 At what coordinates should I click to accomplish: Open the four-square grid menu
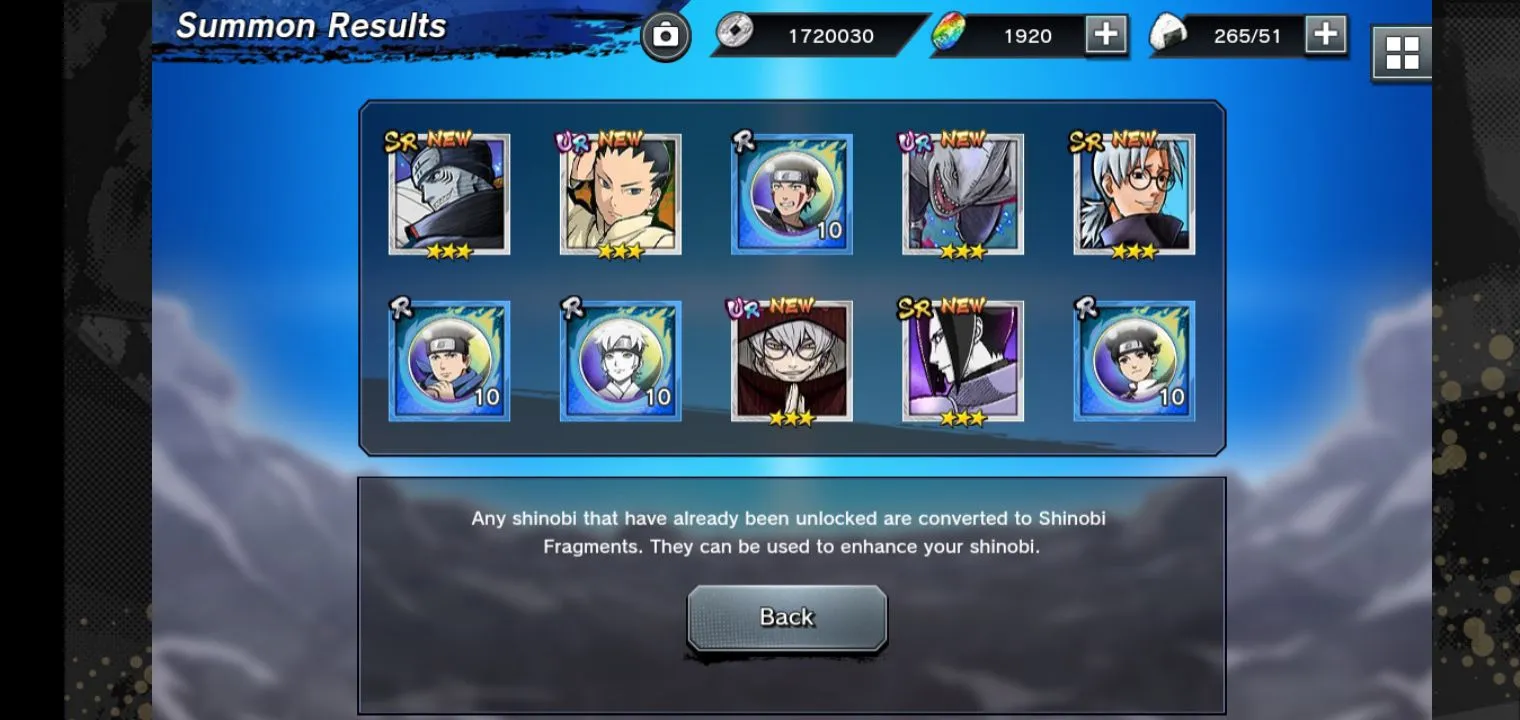[1401, 52]
